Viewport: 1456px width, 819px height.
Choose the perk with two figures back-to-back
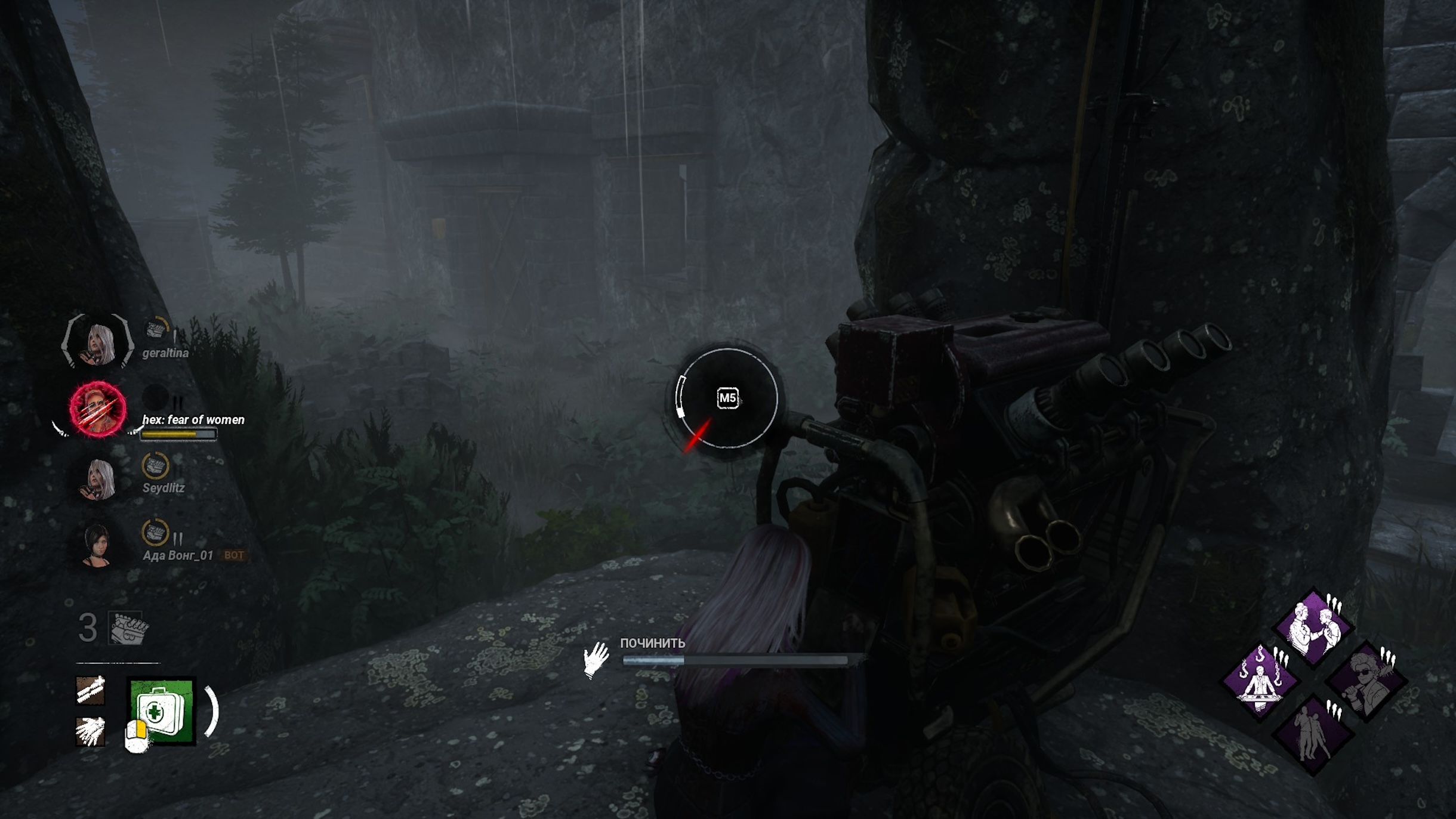1313,734
